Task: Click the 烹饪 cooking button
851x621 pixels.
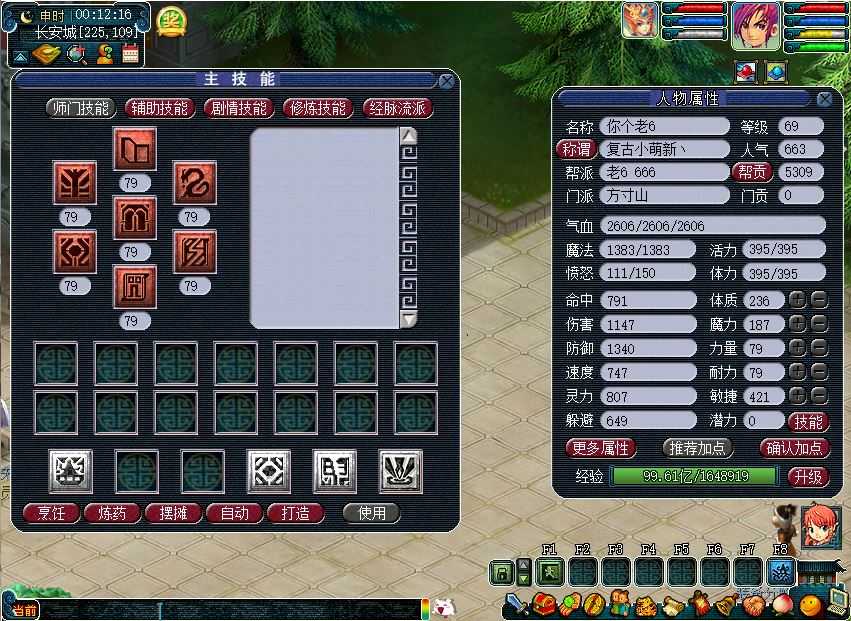Action: pyautogui.click(x=51, y=513)
